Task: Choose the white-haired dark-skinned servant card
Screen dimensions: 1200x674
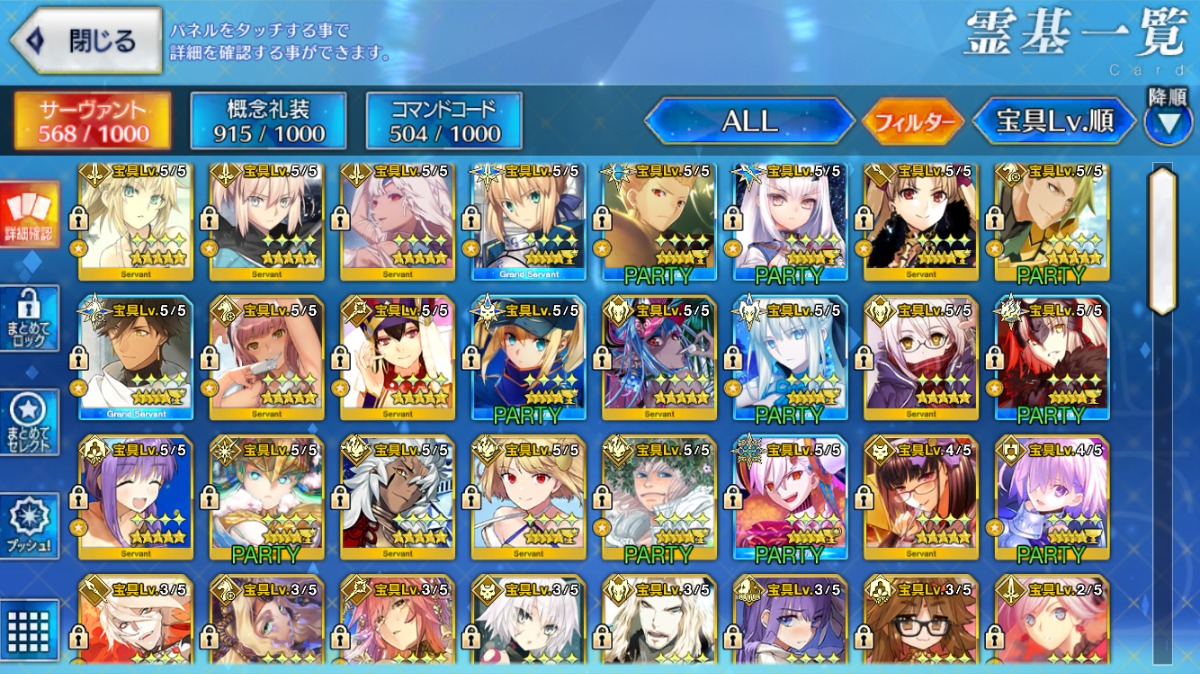Action: point(397,497)
